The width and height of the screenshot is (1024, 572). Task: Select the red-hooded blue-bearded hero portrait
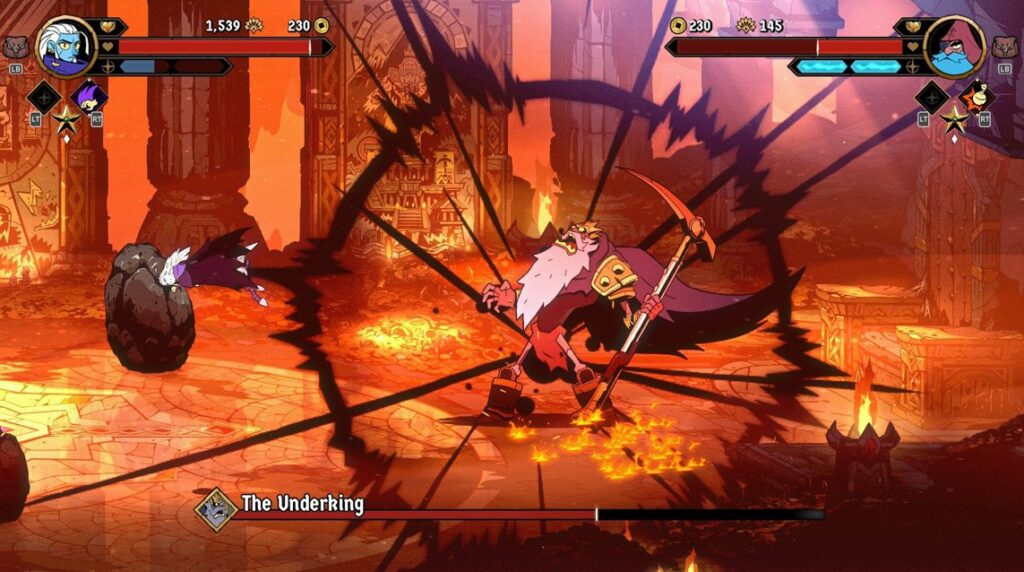pyautogui.click(x=955, y=47)
